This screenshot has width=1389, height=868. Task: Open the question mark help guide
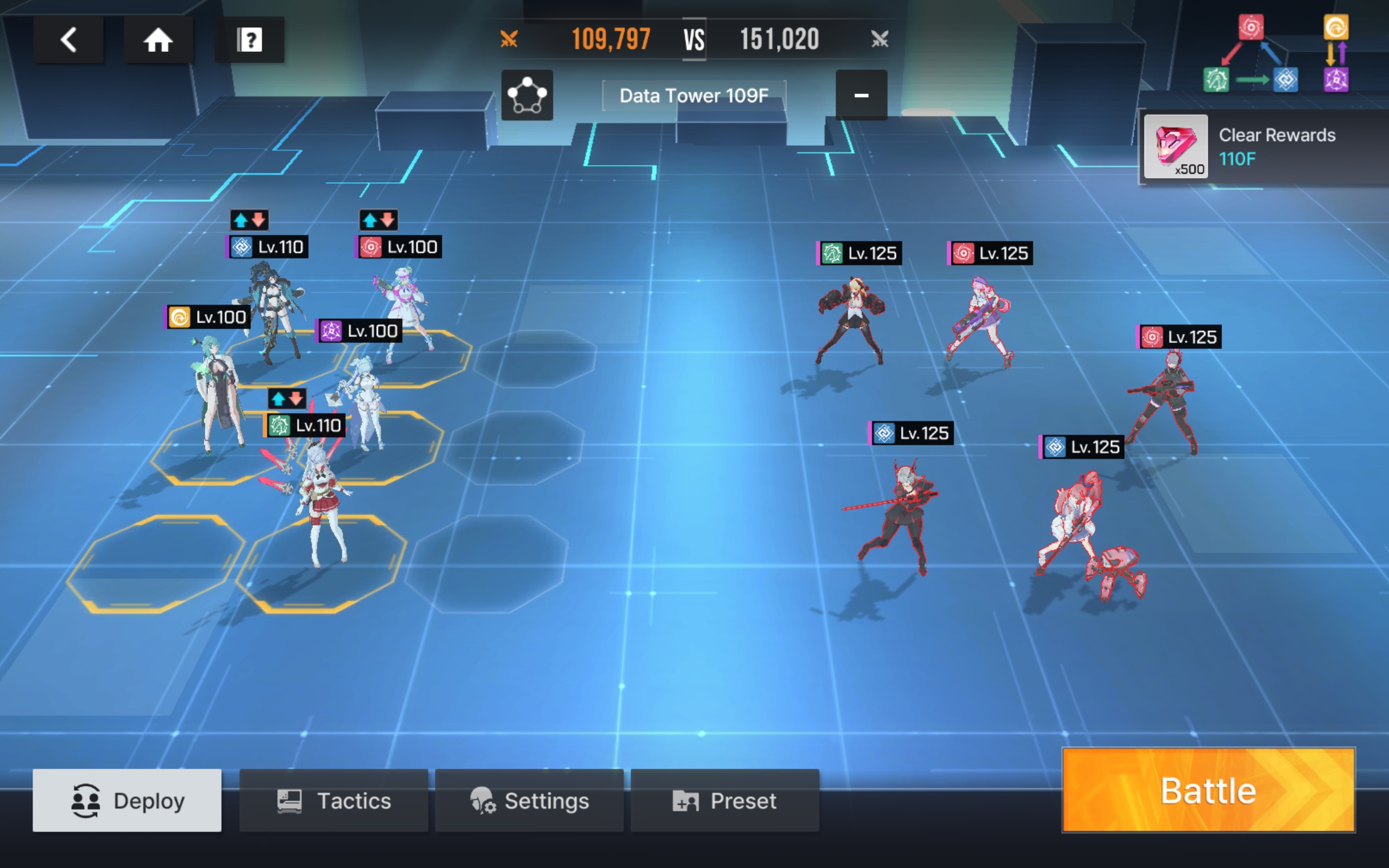point(250,40)
